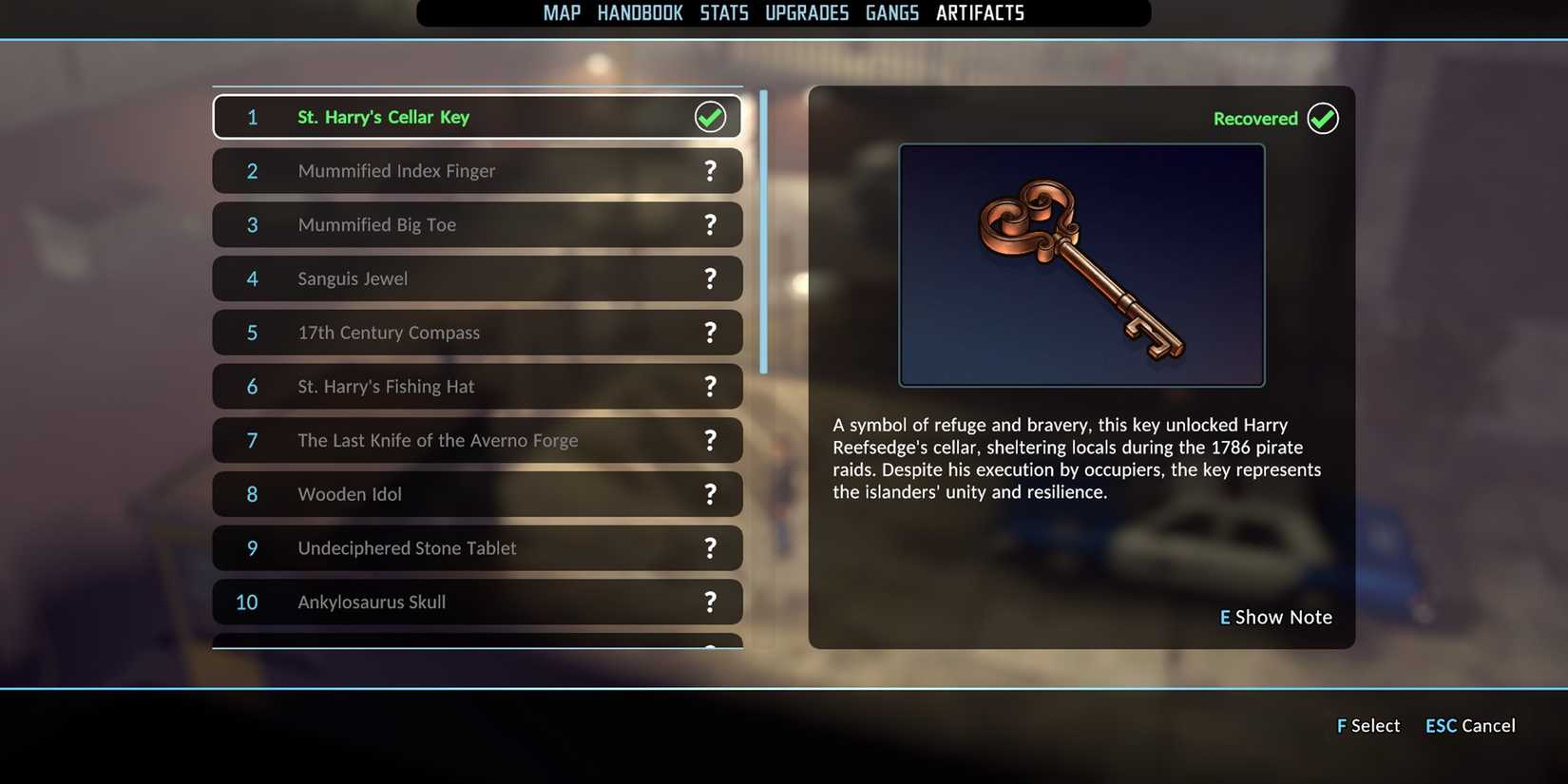Click the question mark icon beside Sanguis Jewel
Viewport: 1568px width, 784px height.
(x=709, y=278)
